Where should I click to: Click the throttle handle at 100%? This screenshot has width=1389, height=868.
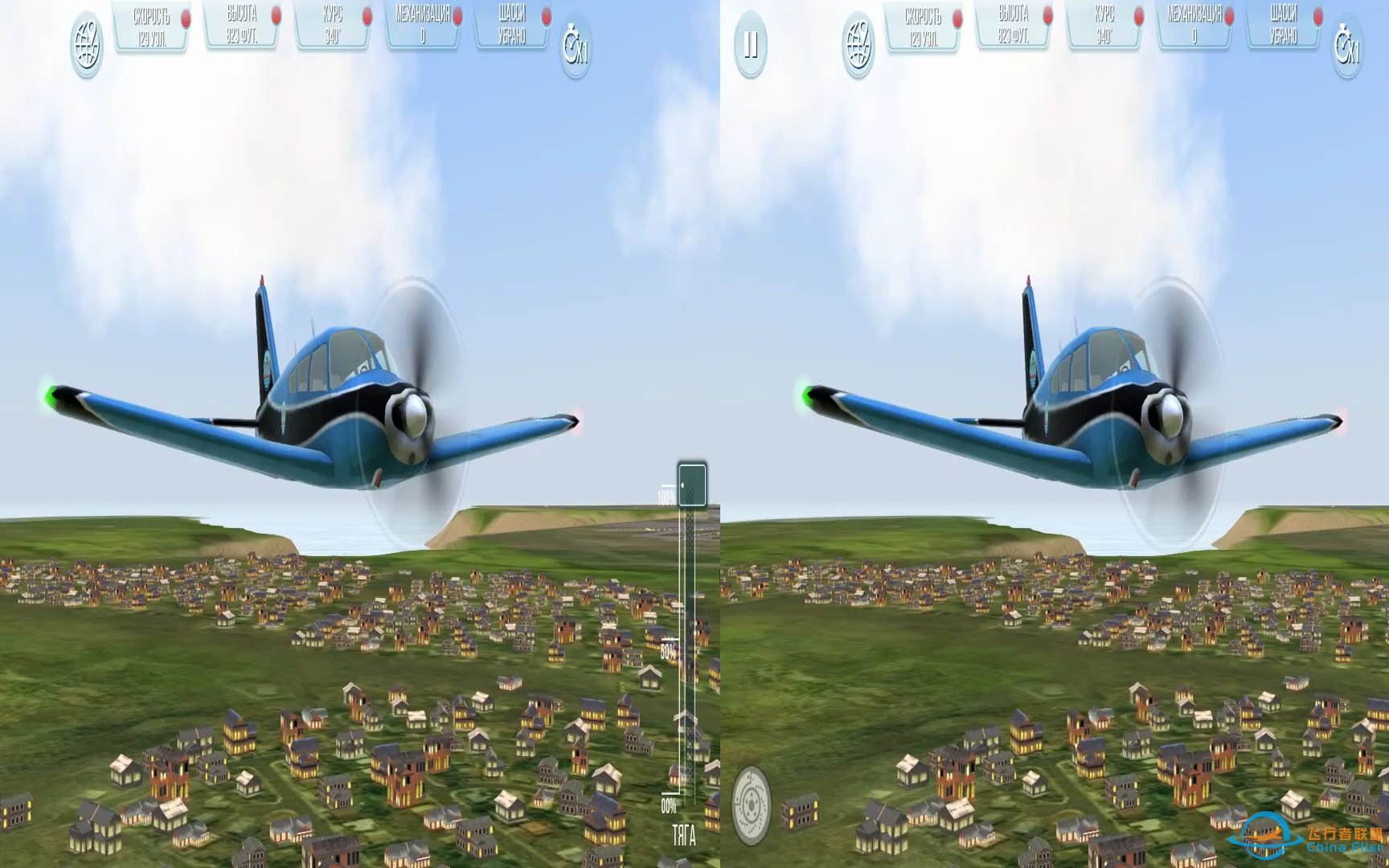coord(690,482)
